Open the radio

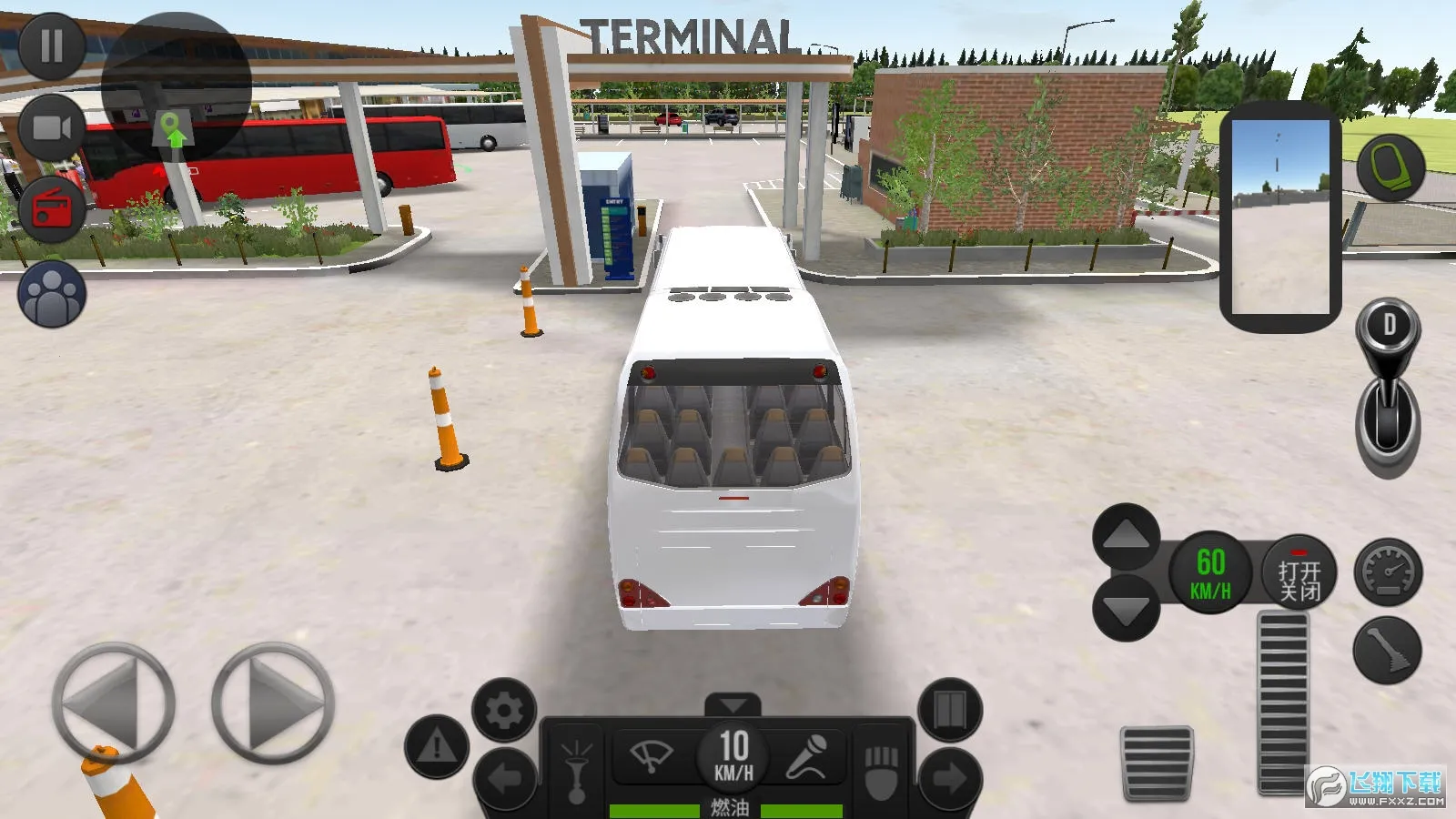(x=52, y=207)
